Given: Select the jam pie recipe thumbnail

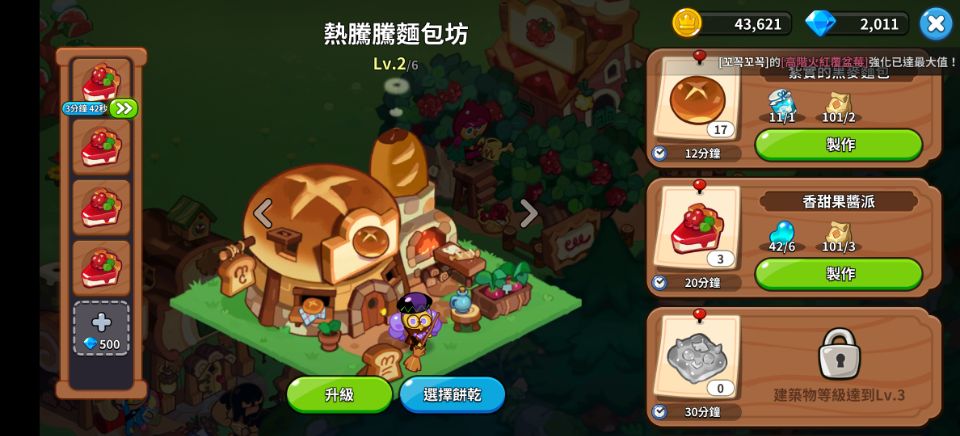Looking at the screenshot, I should [697, 229].
